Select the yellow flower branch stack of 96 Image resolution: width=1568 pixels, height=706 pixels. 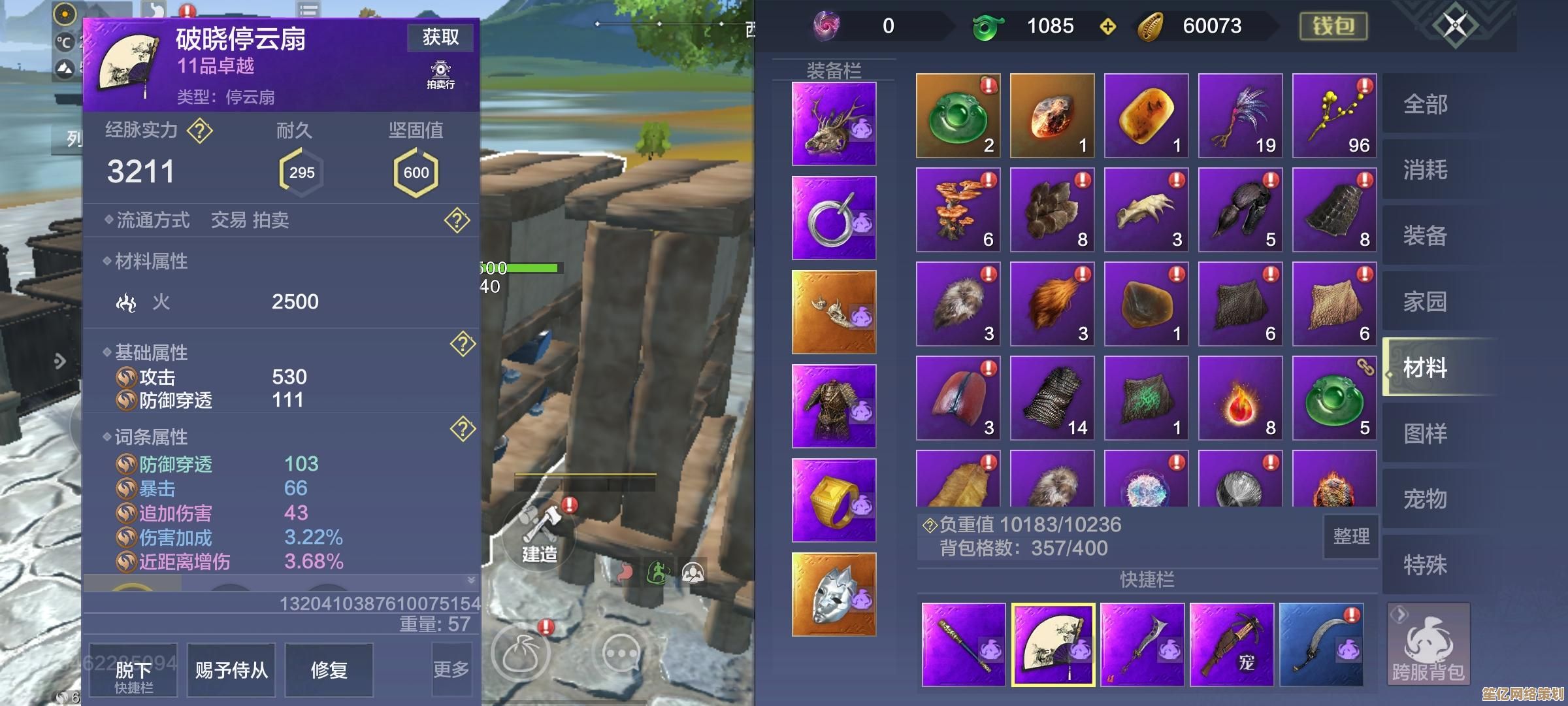[x=1334, y=116]
